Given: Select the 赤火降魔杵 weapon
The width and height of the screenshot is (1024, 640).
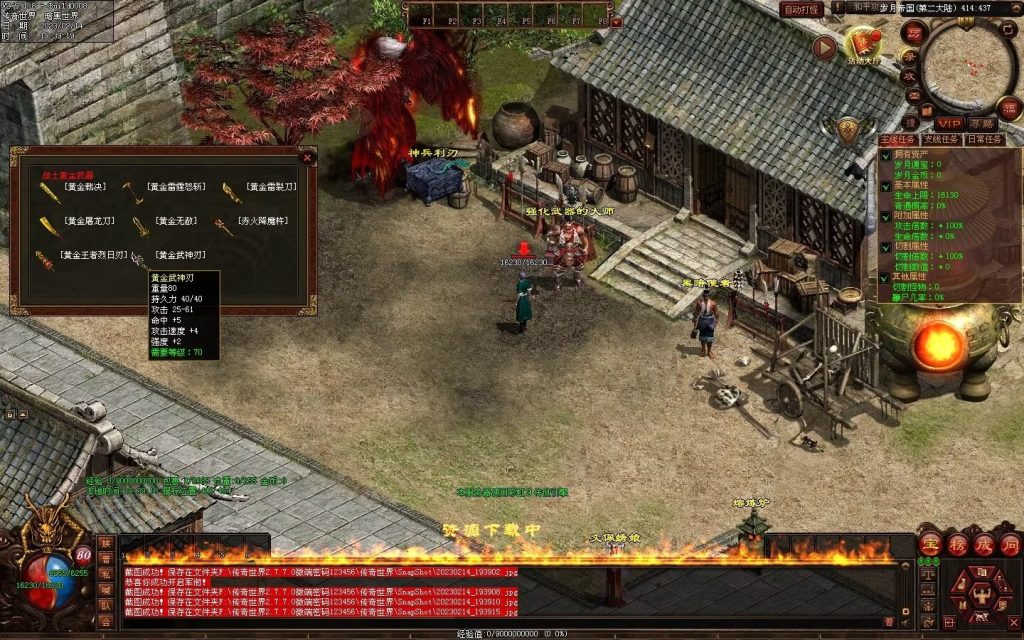Looking at the screenshot, I should (262, 220).
